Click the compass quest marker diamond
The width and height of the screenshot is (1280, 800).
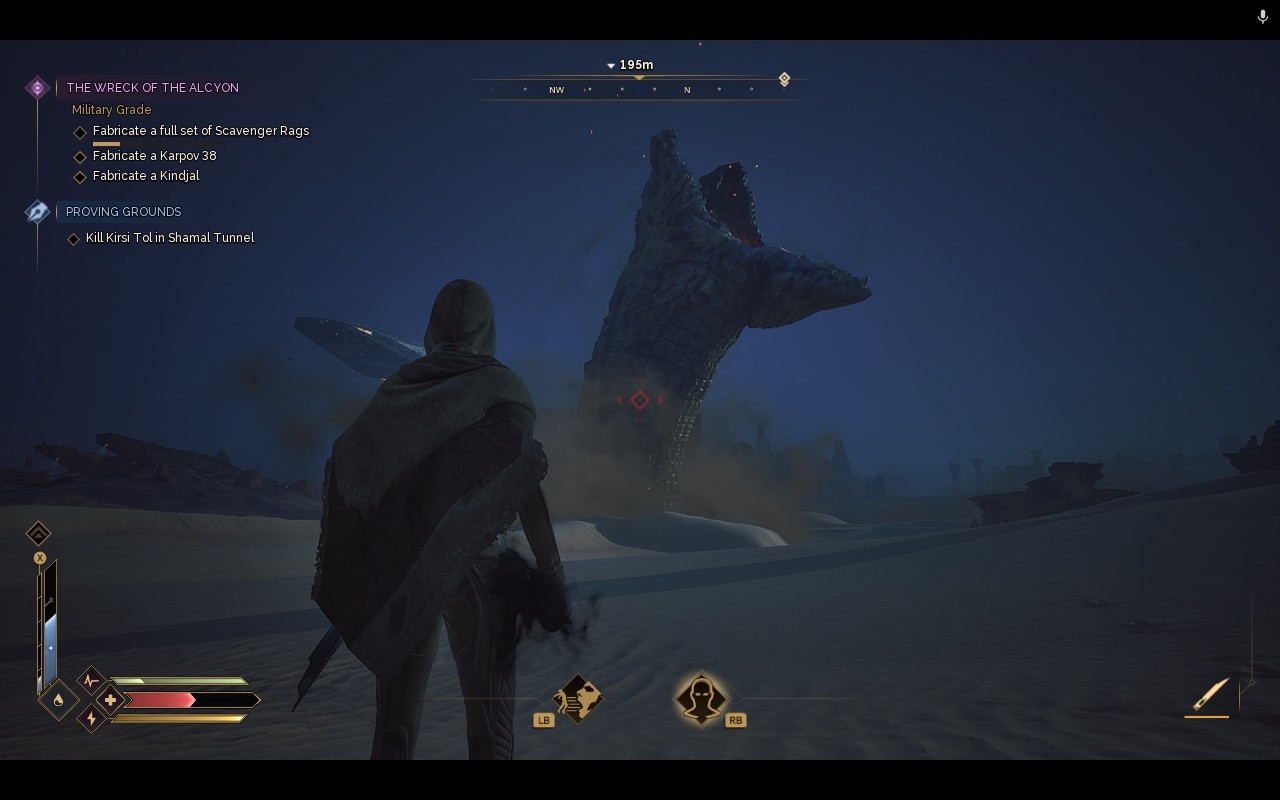pos(784,79)
